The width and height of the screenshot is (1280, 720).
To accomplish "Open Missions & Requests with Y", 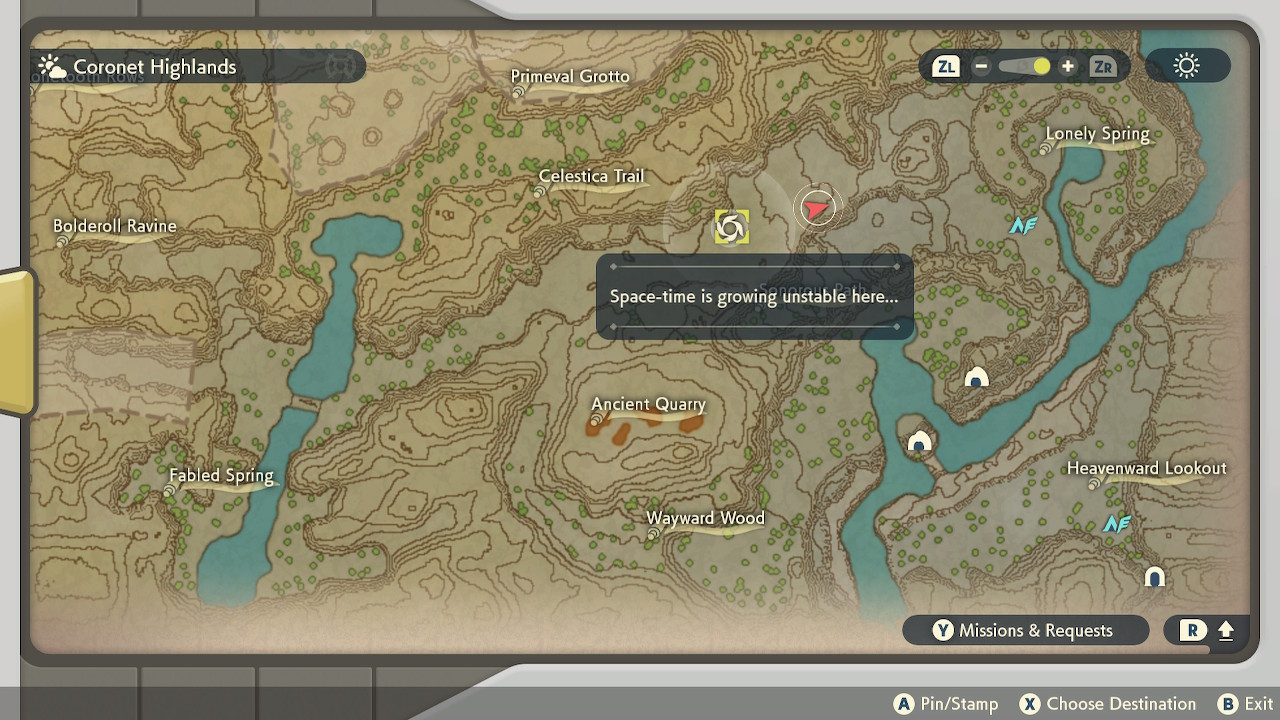I will coord(1025,630).
